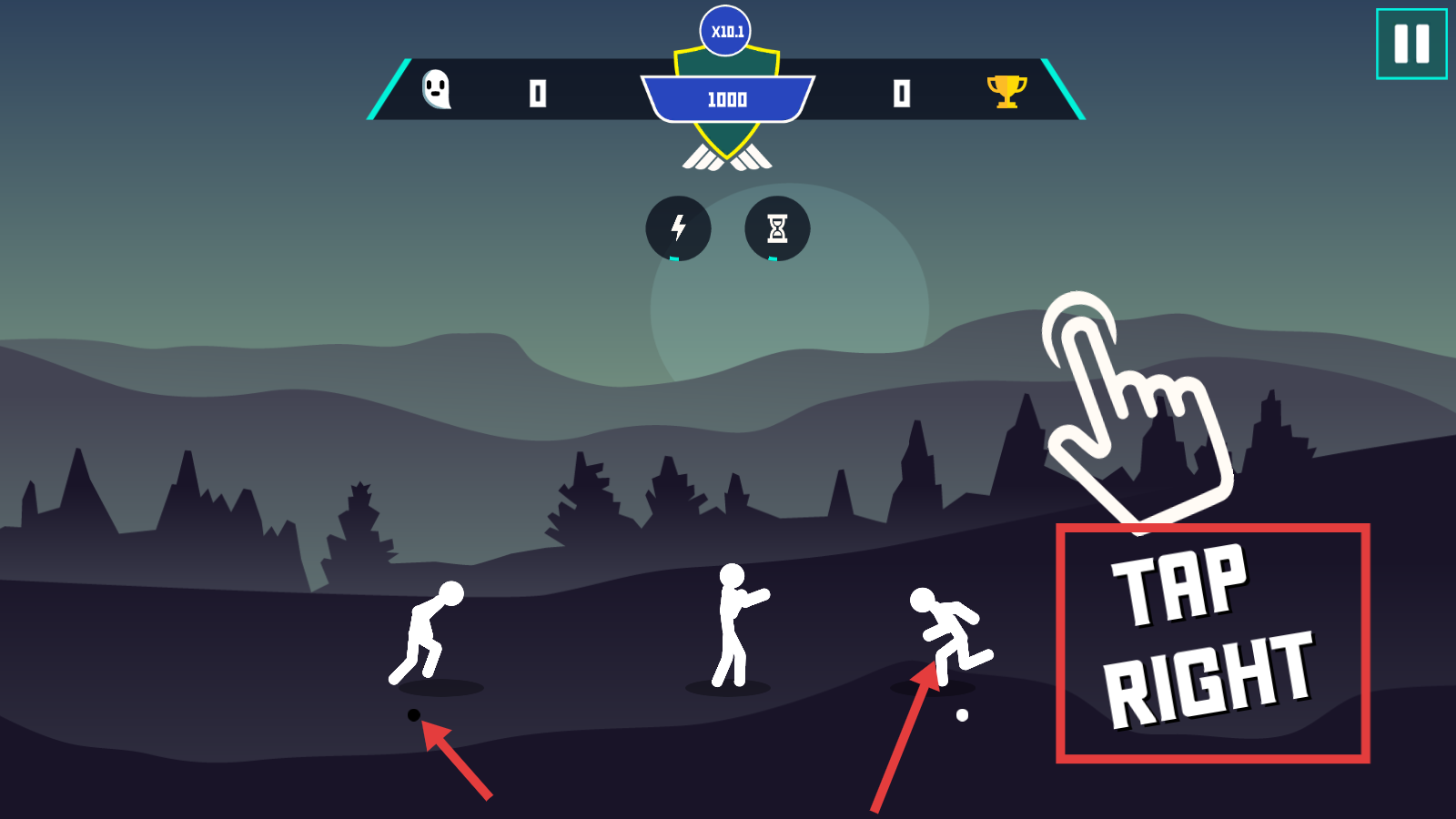Use the hourglass slow-time ability
Viewport: 1456px width, 819px height.
(x=777, y=228)
